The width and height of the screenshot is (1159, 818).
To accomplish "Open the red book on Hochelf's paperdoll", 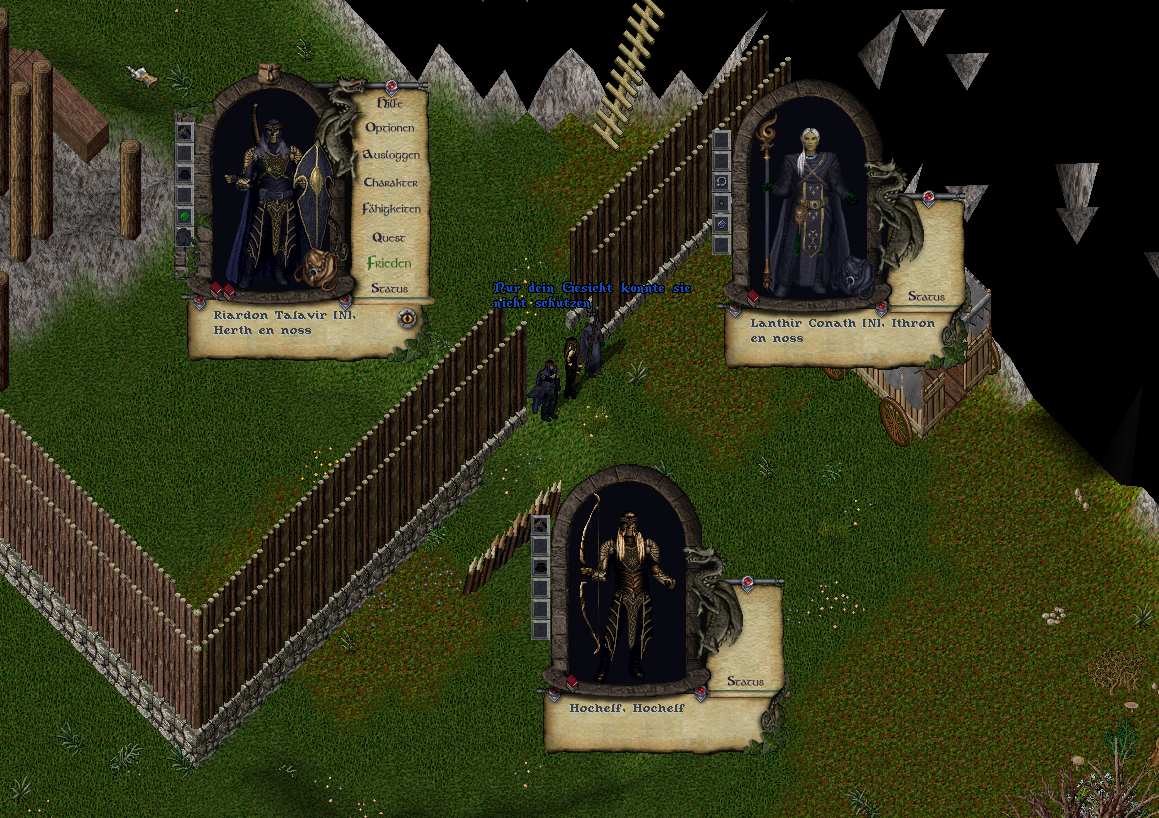I will pos(572,681).
